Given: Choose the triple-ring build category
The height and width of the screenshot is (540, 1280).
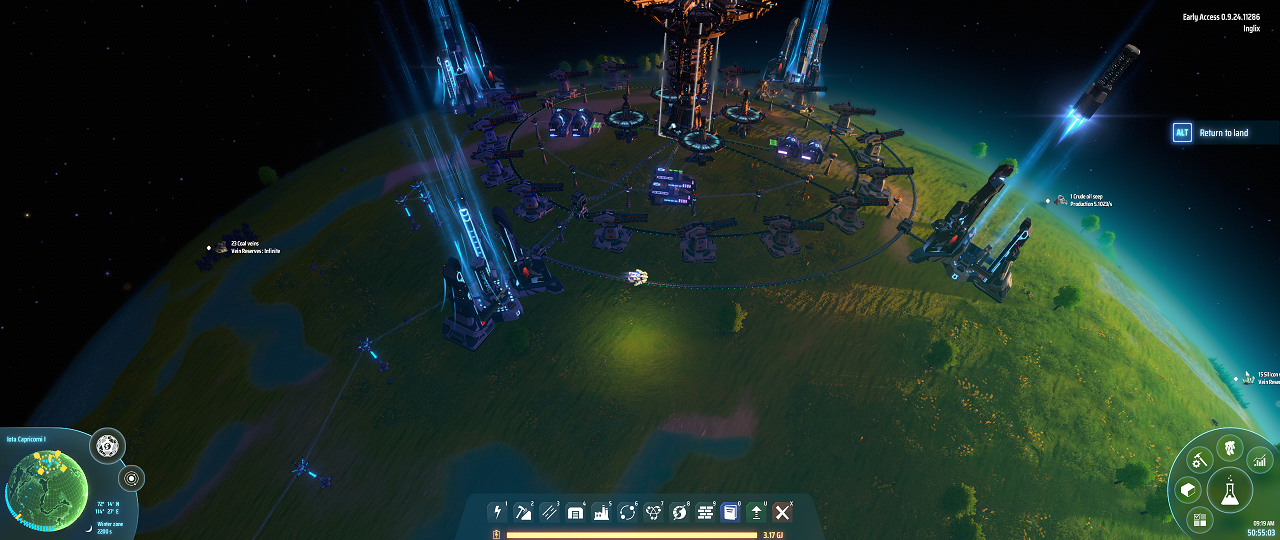Looking at the screenshot, I should [x=653, y=513].
